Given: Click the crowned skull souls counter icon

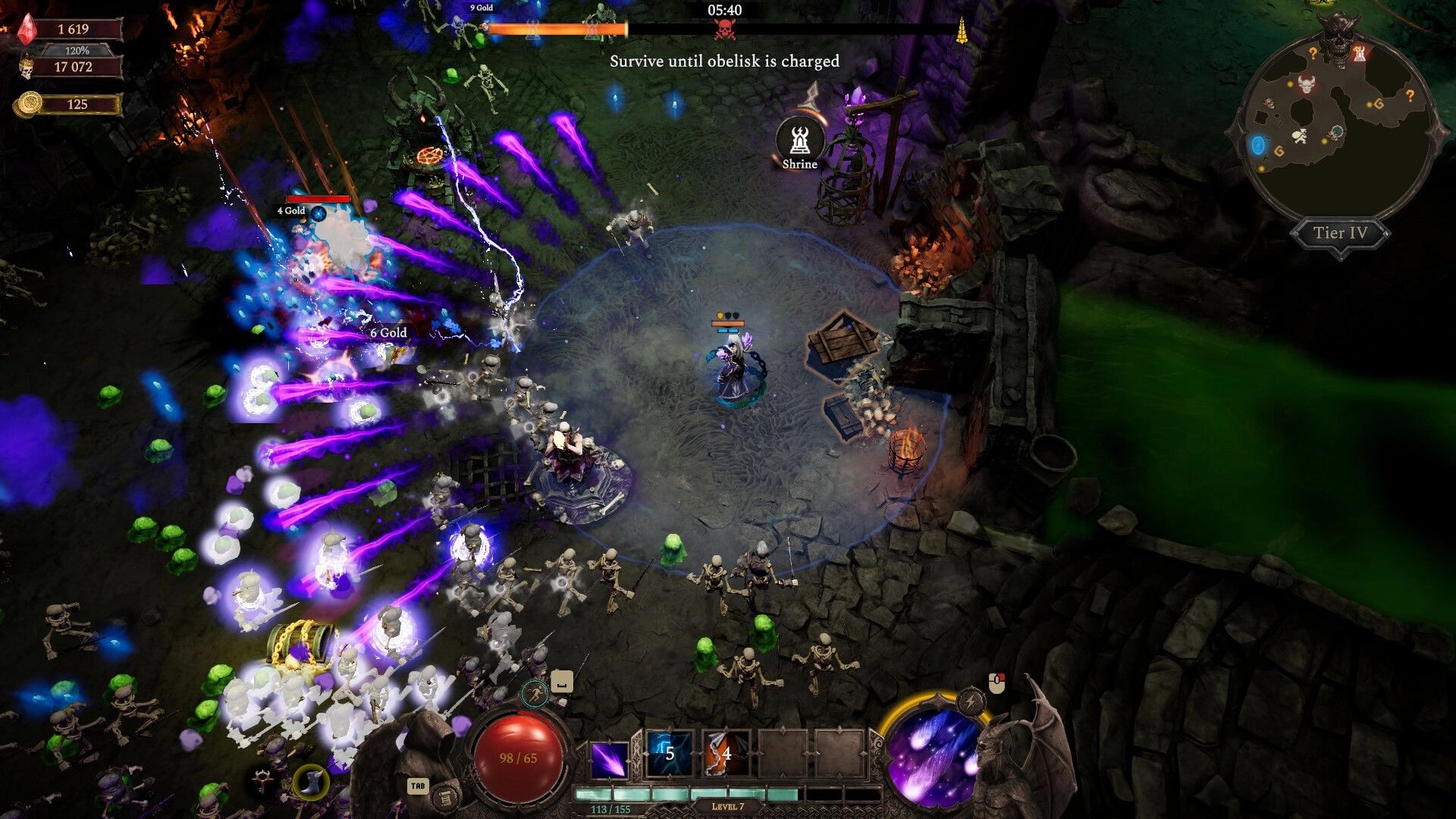Looking at the screenshot, I should coord(27,67).
